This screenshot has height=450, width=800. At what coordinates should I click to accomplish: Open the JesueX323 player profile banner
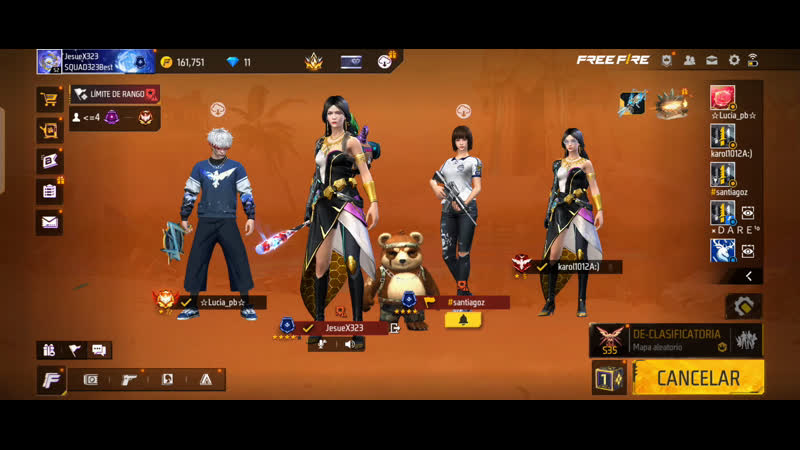click(96, 62)
